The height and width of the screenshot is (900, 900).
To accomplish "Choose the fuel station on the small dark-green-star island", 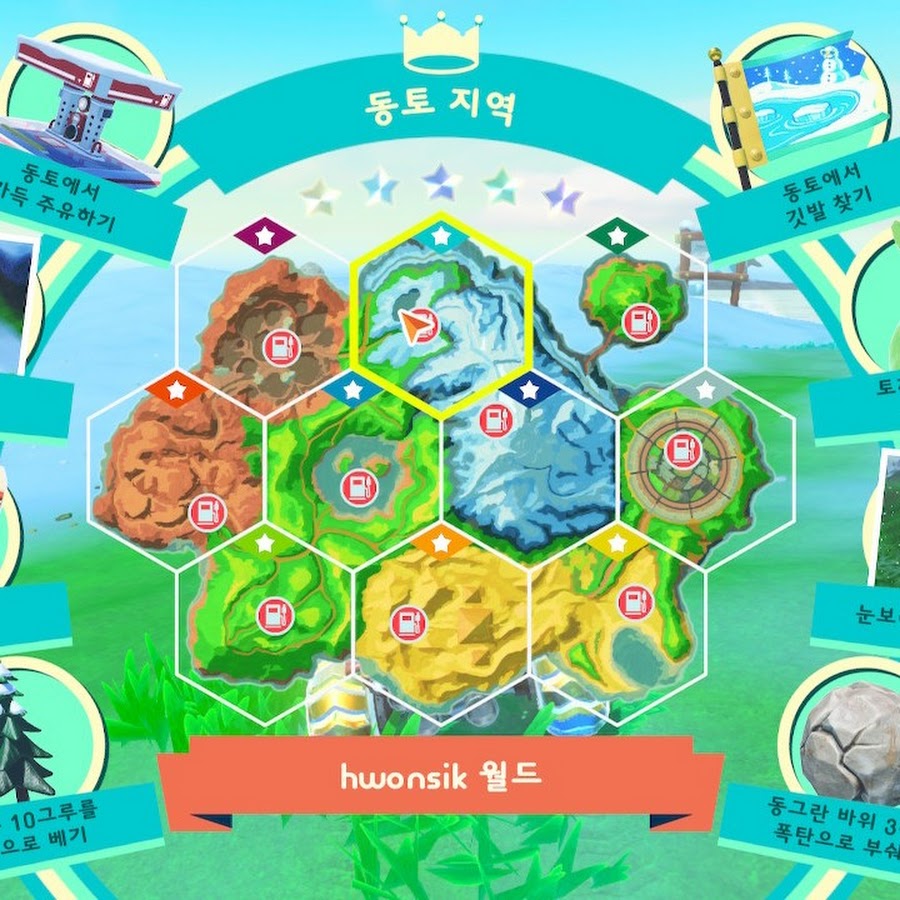I will click(638, 322).
